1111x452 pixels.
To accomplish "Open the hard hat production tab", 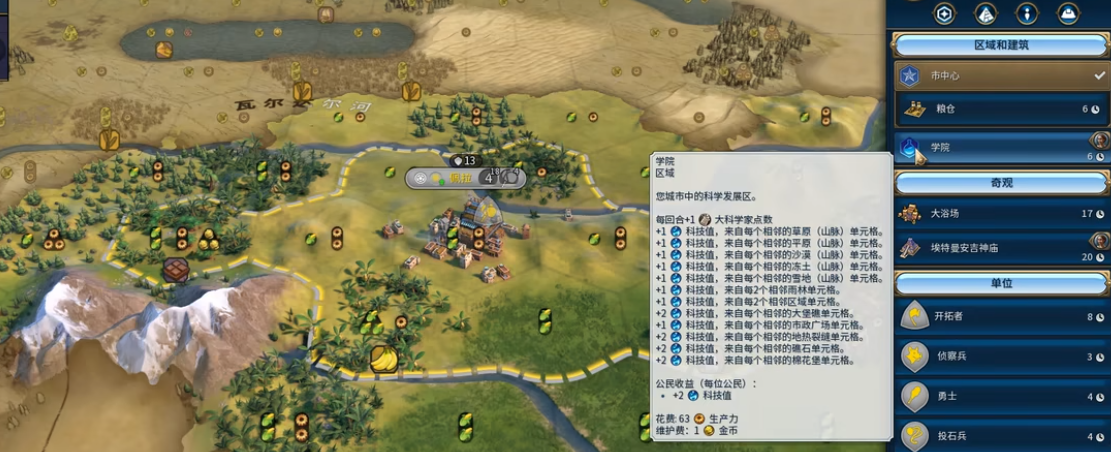I will pyautogui.click(x=1066, y=13).
